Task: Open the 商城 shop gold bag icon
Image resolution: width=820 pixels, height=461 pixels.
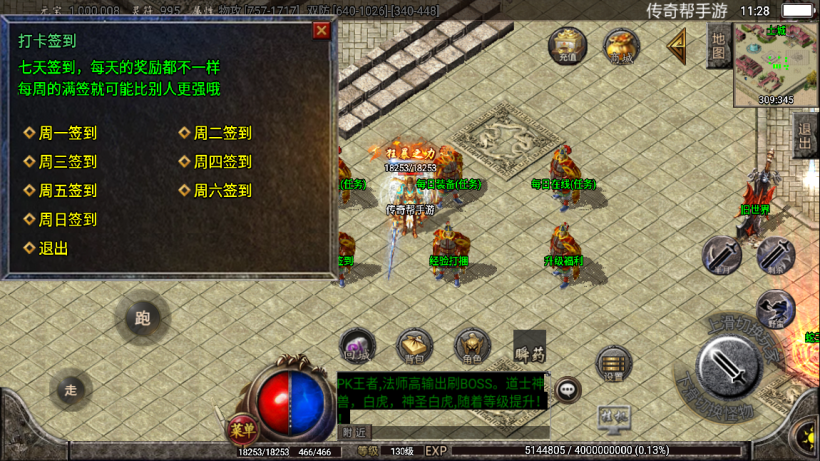Action: (621, 46)
